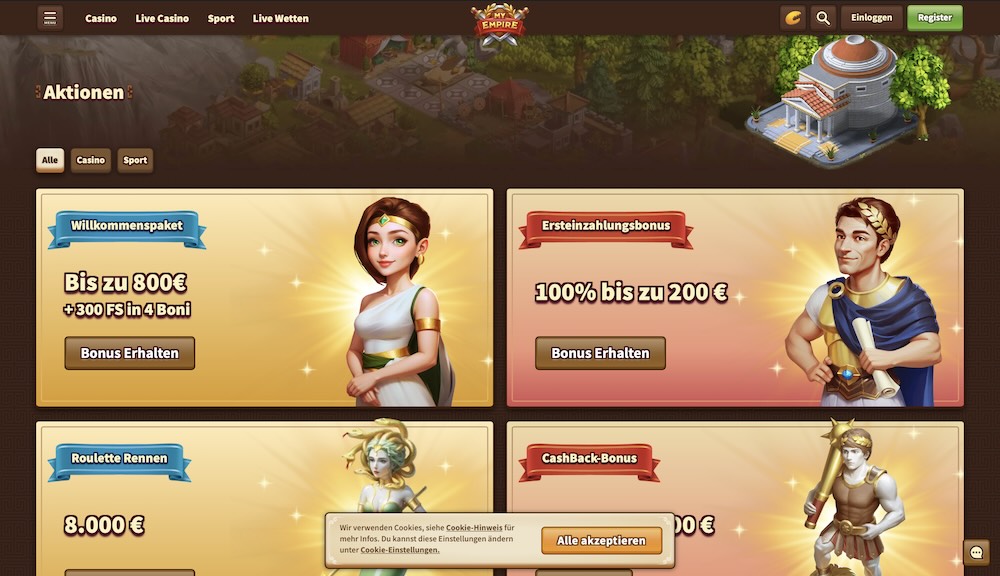Click the My Empire logo
1000x576 pixels.
pos(500,24)
